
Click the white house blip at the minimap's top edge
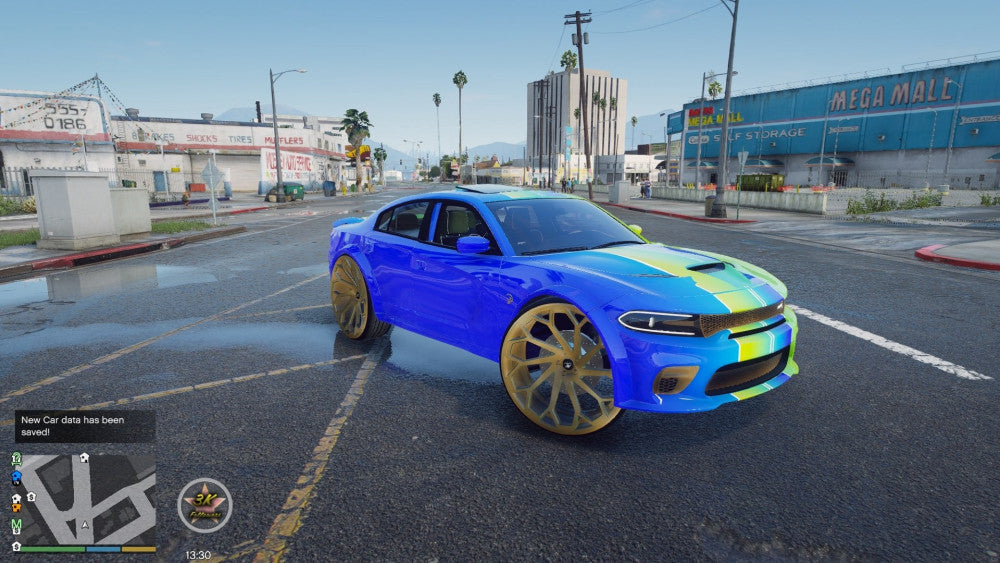[84, 458]
